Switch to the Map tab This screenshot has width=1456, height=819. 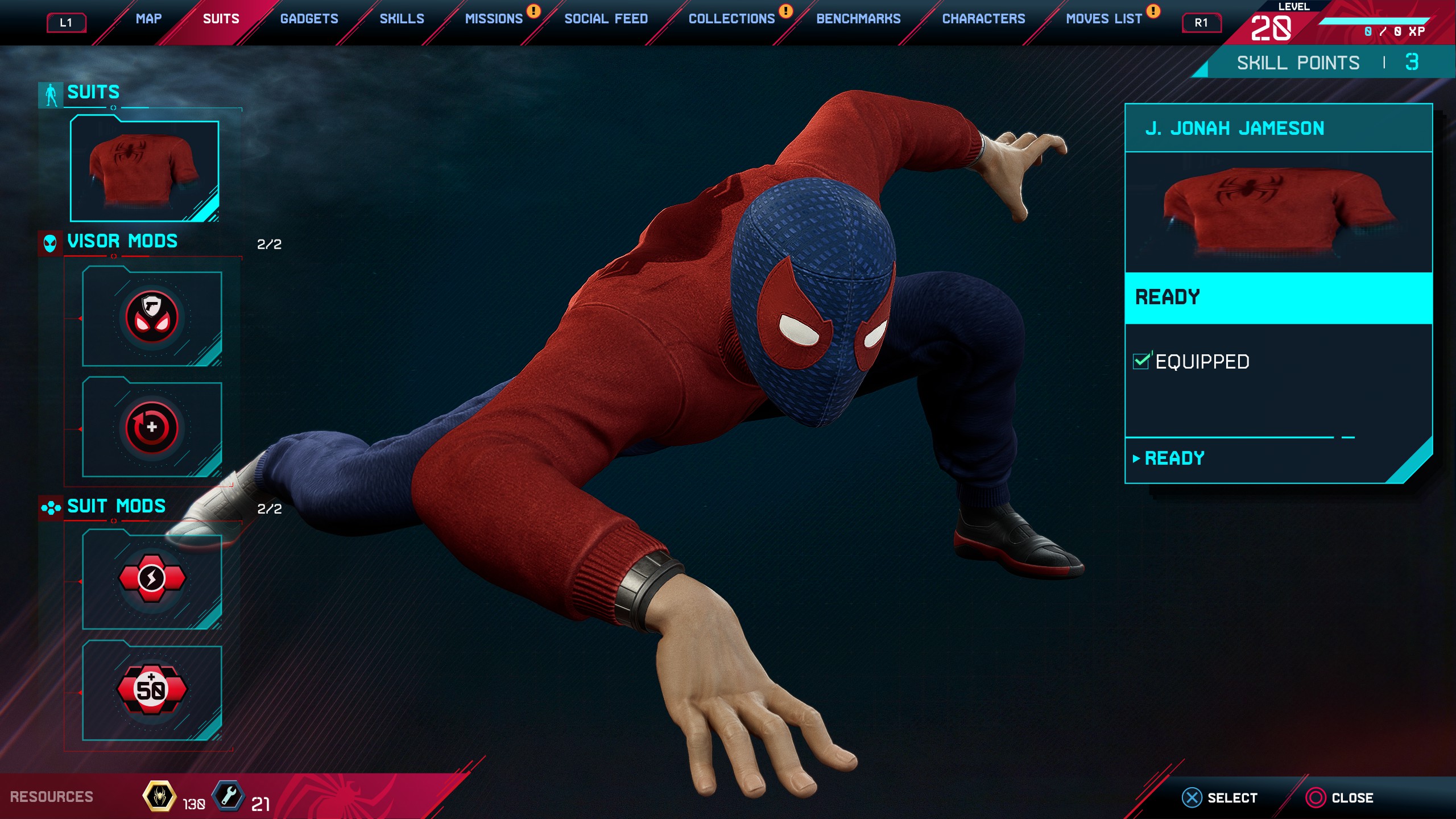148,19
